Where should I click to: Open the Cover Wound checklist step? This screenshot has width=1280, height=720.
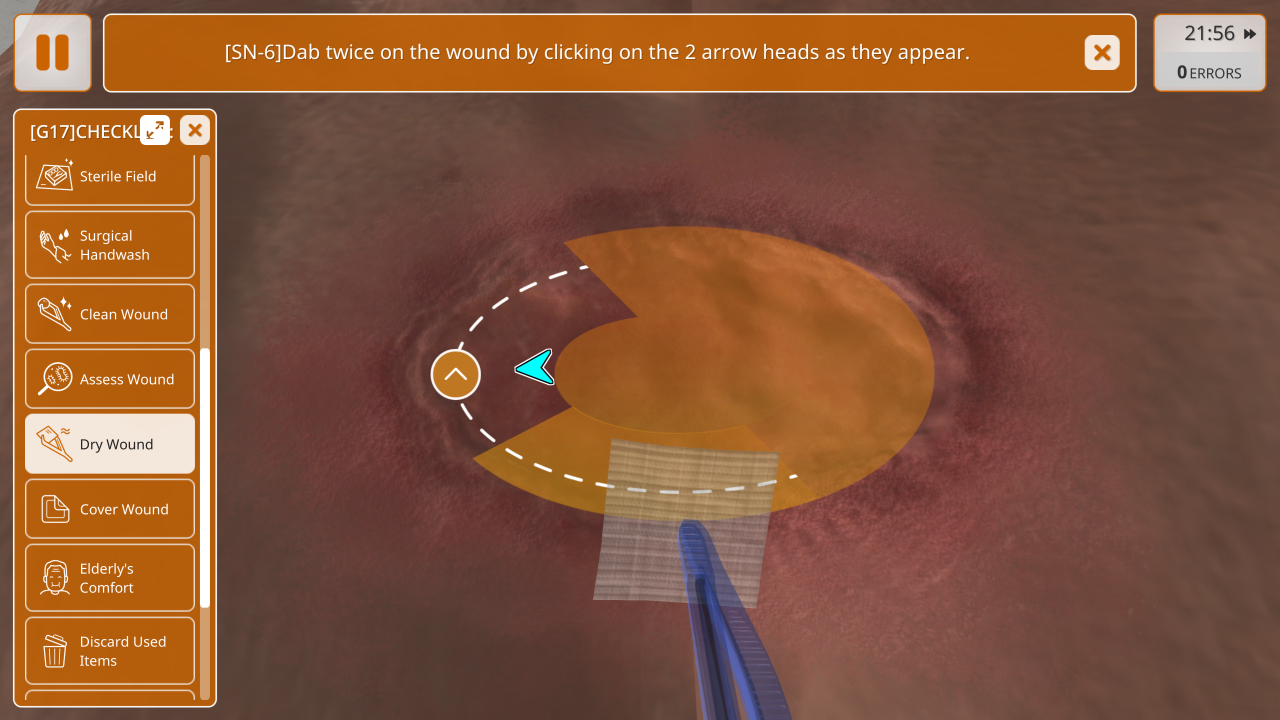(110, 509)
